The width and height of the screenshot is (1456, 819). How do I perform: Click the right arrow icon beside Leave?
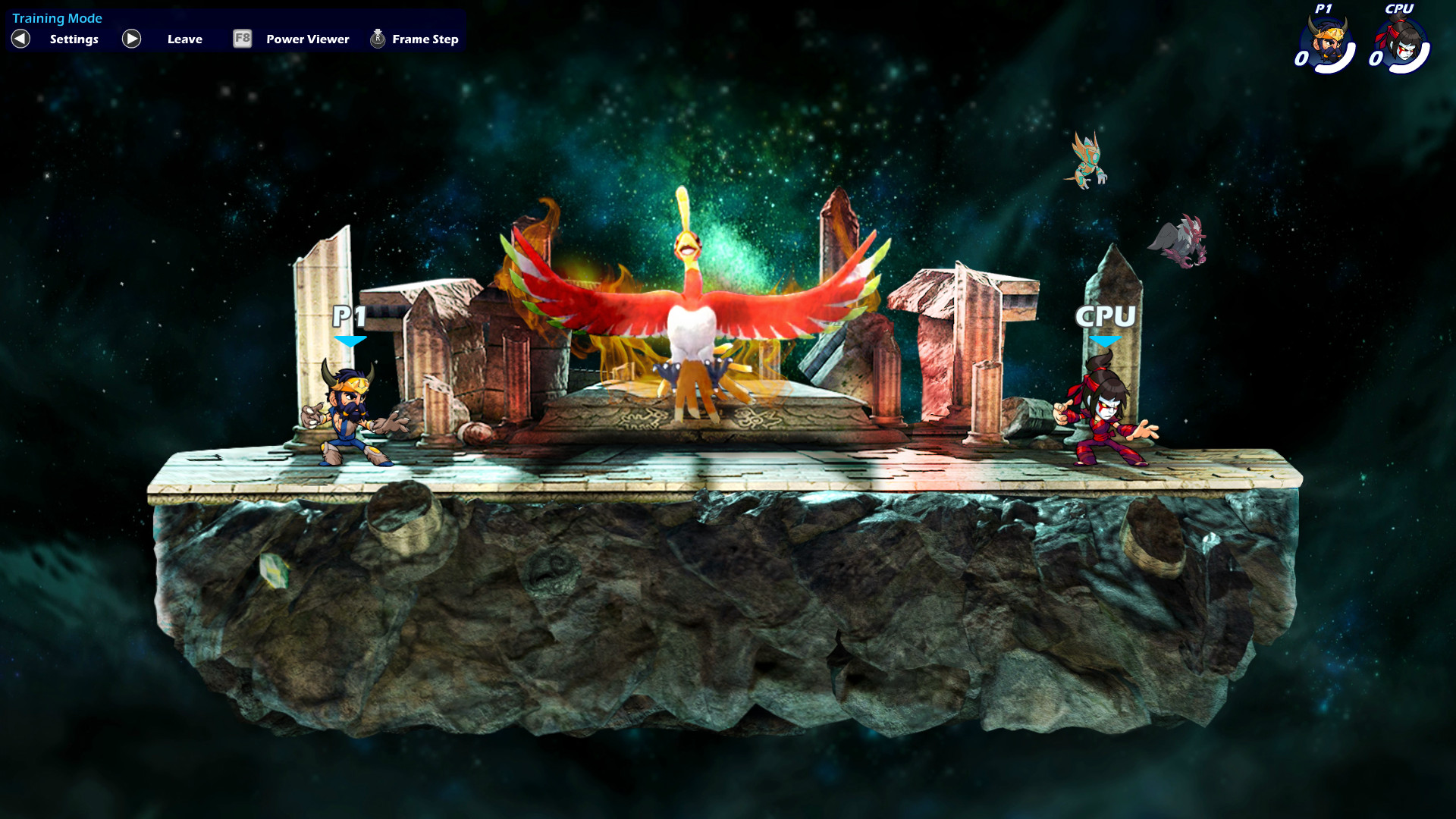tap(131, 39)
